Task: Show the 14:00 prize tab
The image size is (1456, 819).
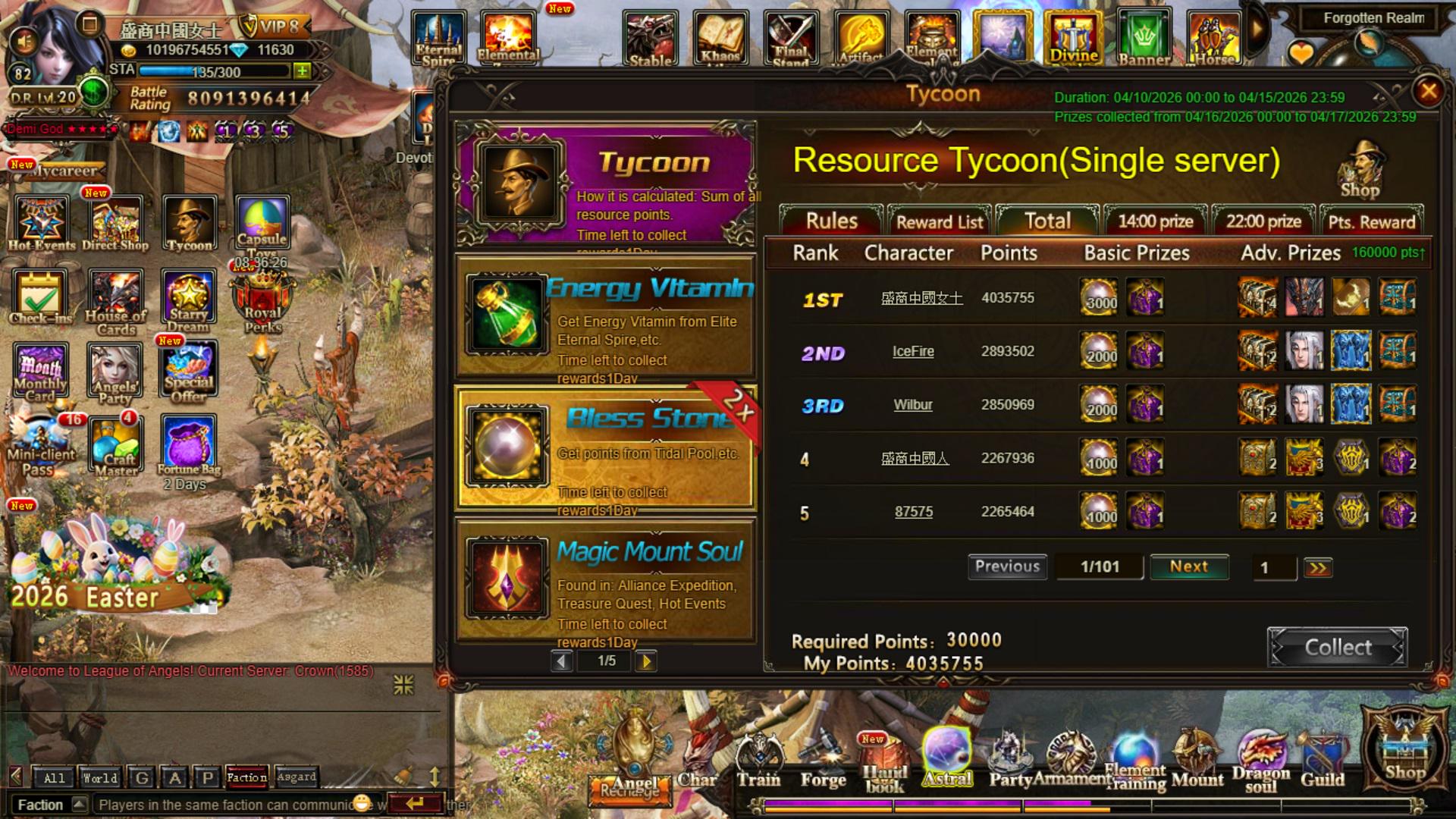Action: (1156, 221)
